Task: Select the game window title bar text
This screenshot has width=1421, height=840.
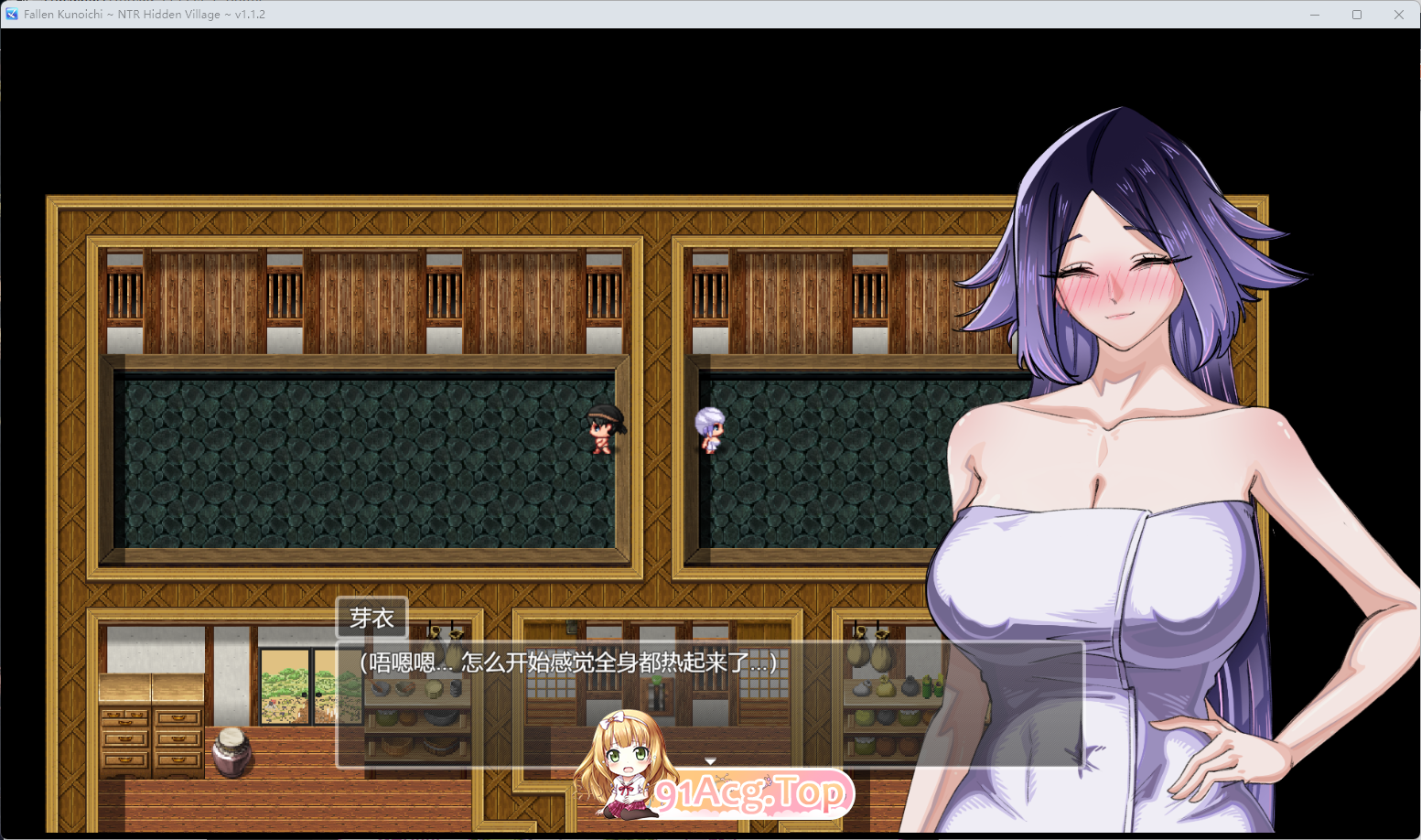Action: (x=142, y=14)
